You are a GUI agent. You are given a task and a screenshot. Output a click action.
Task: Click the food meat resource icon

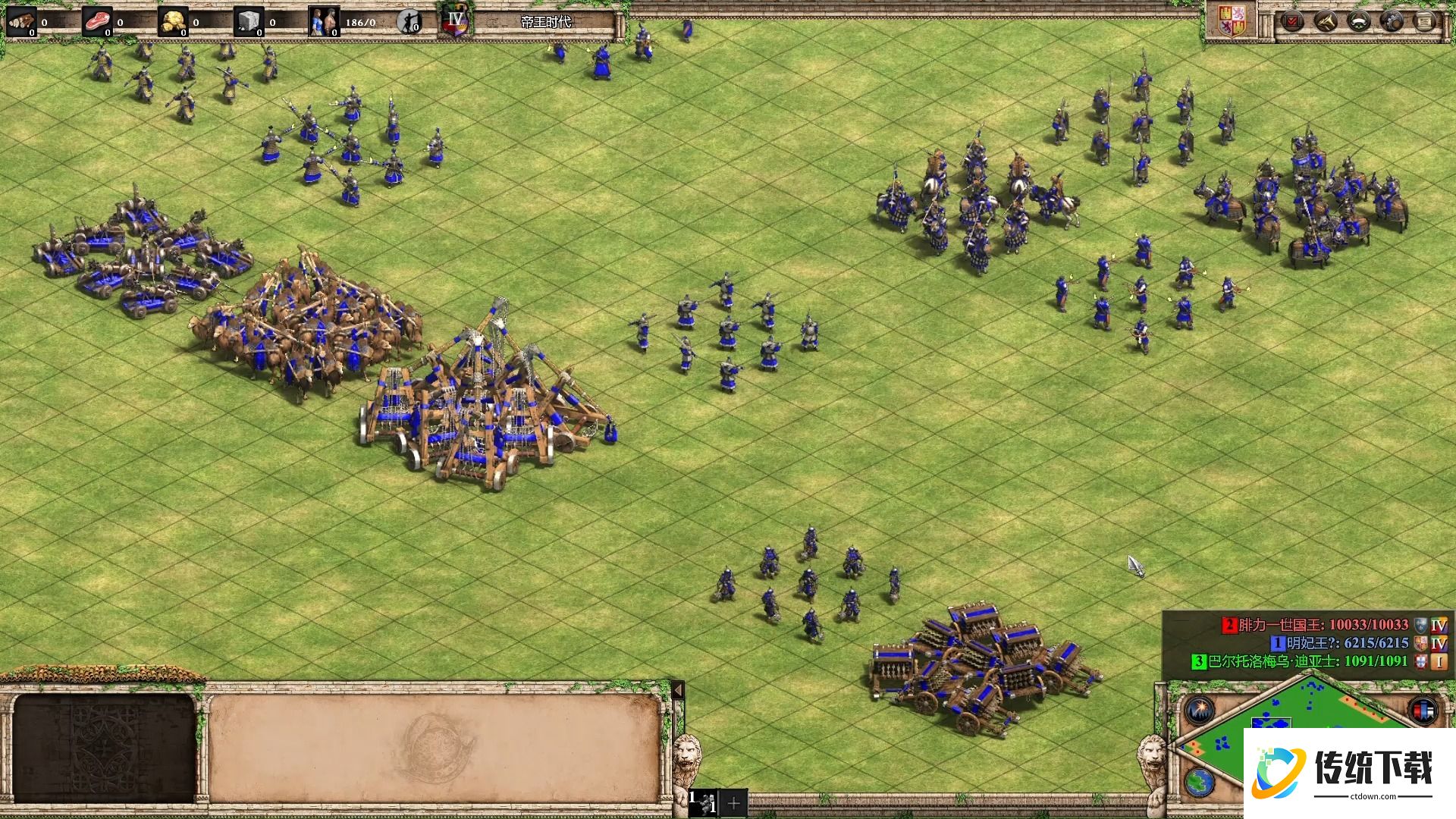[x=96, y=22]
